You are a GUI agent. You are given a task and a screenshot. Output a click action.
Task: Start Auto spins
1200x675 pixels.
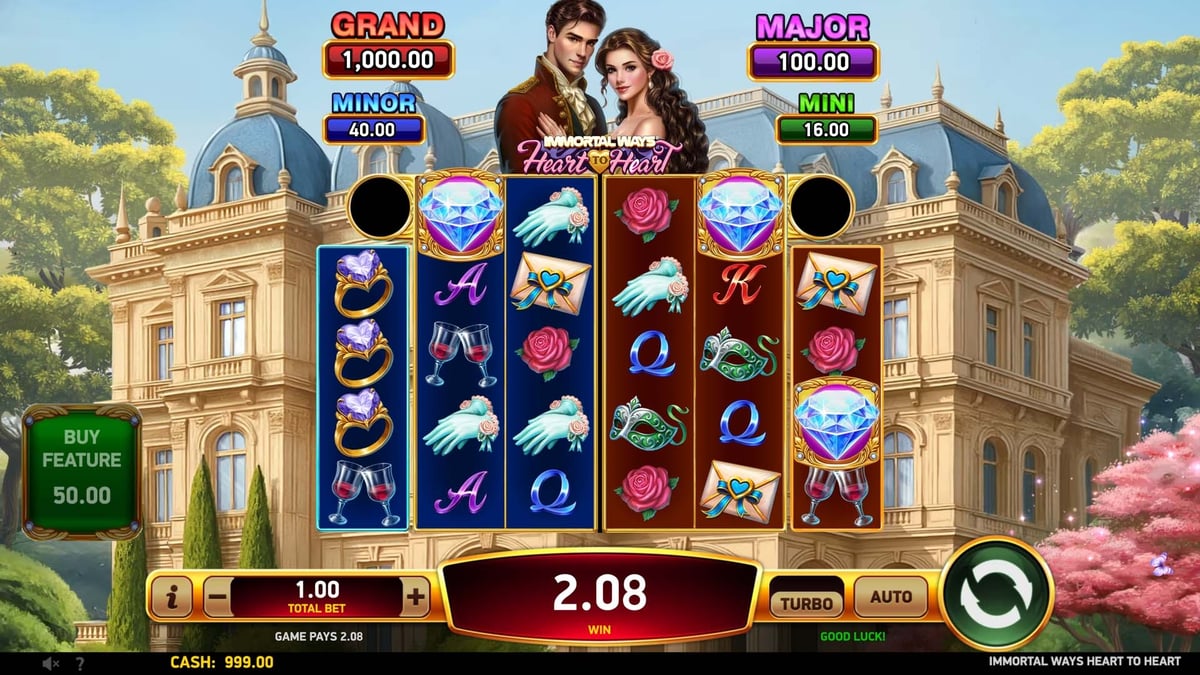[x=891, y=597]
